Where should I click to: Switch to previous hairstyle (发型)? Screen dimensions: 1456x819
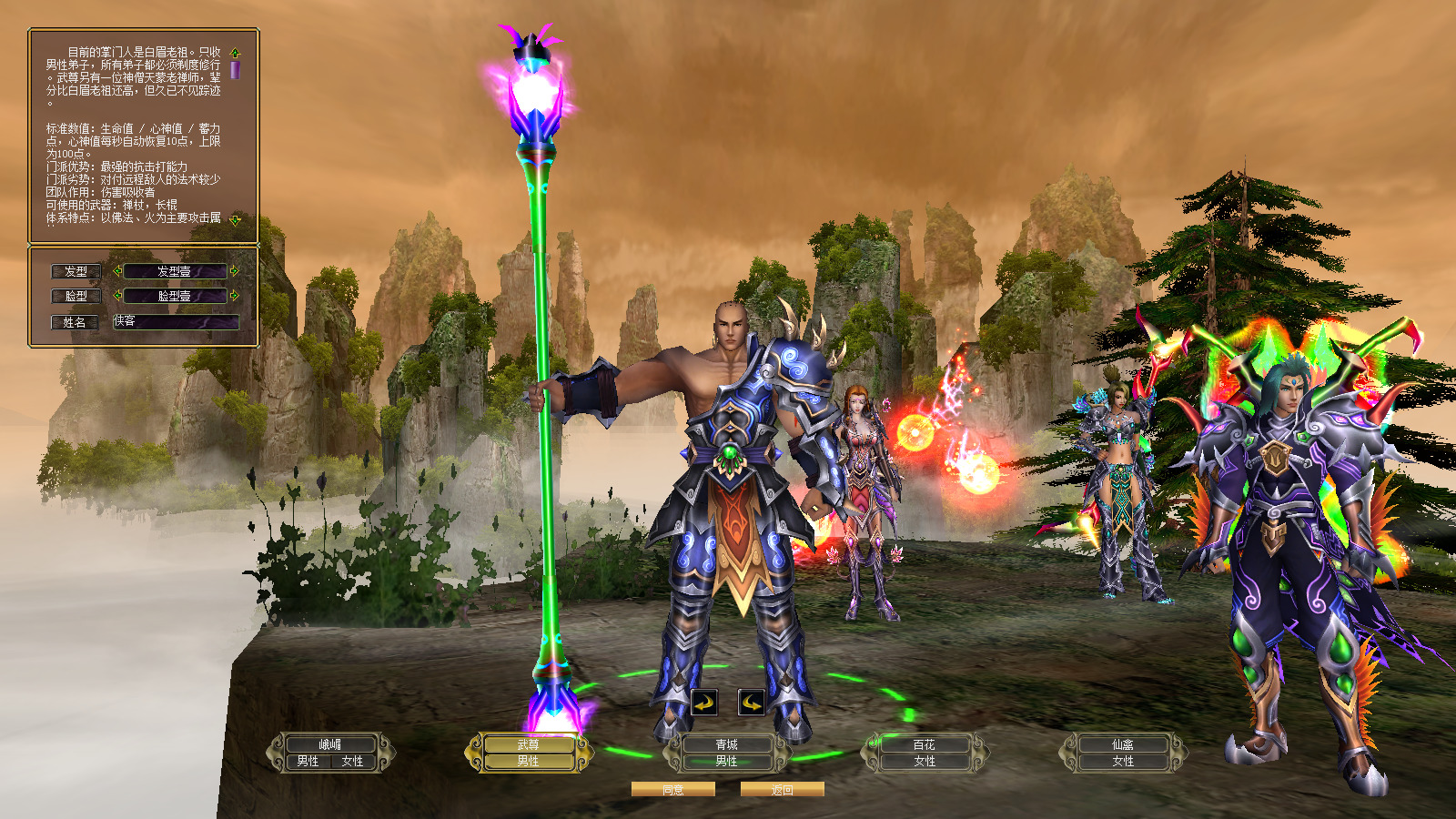117,270
